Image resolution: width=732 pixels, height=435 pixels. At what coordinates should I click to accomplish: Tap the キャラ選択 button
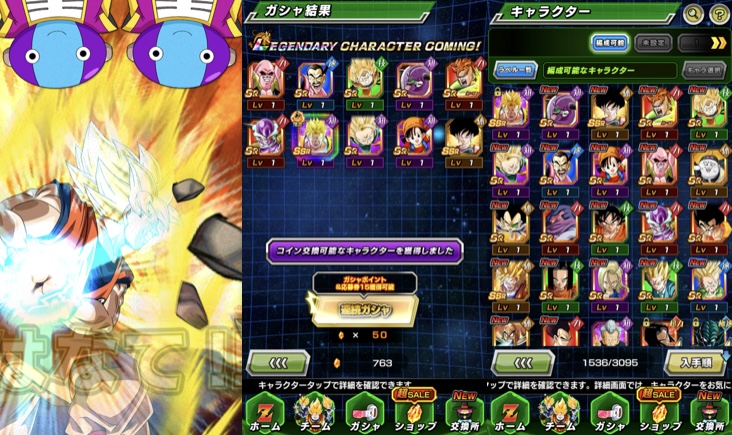705,70
